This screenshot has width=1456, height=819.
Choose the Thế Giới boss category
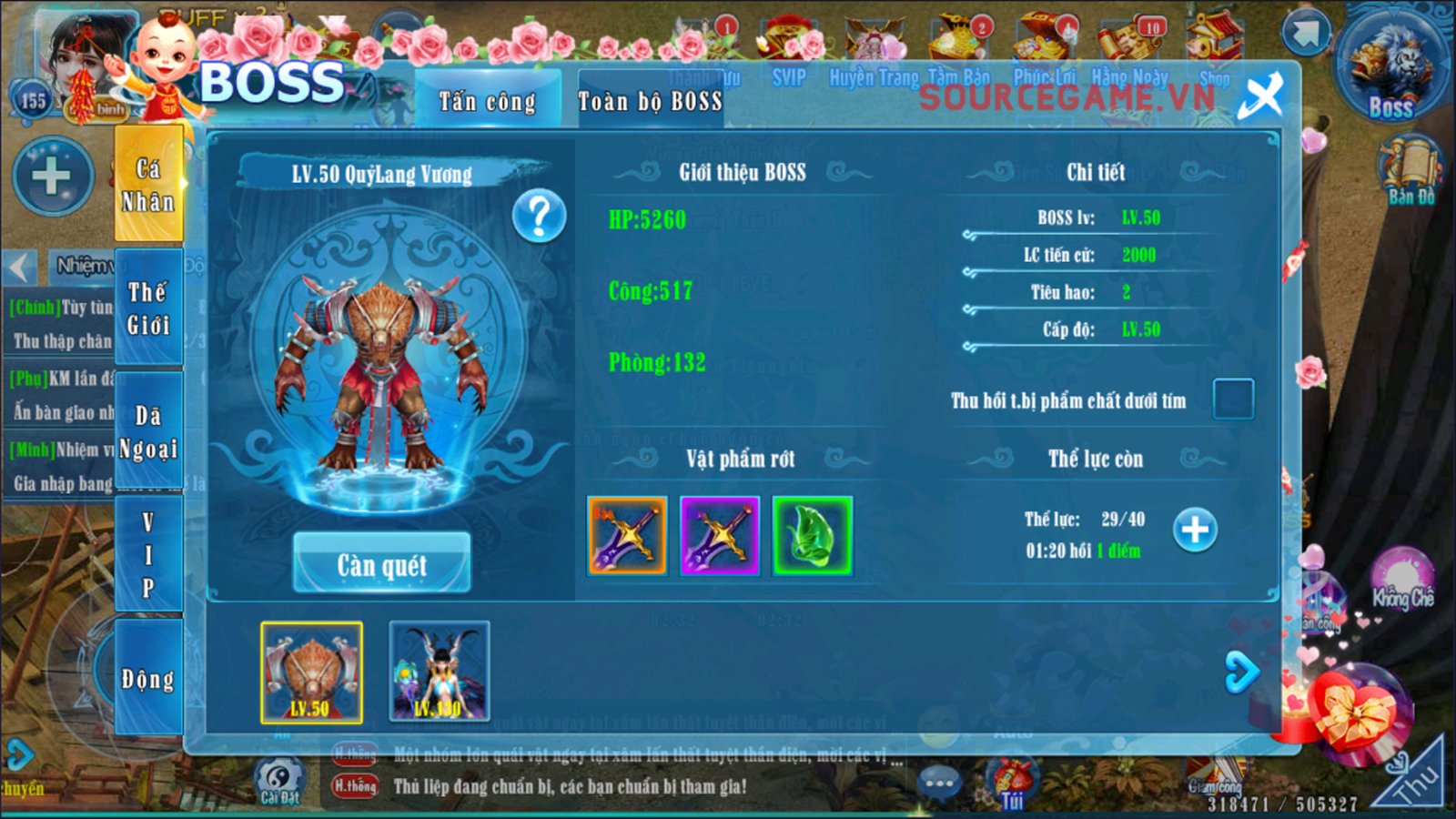(x=148, y=308)
